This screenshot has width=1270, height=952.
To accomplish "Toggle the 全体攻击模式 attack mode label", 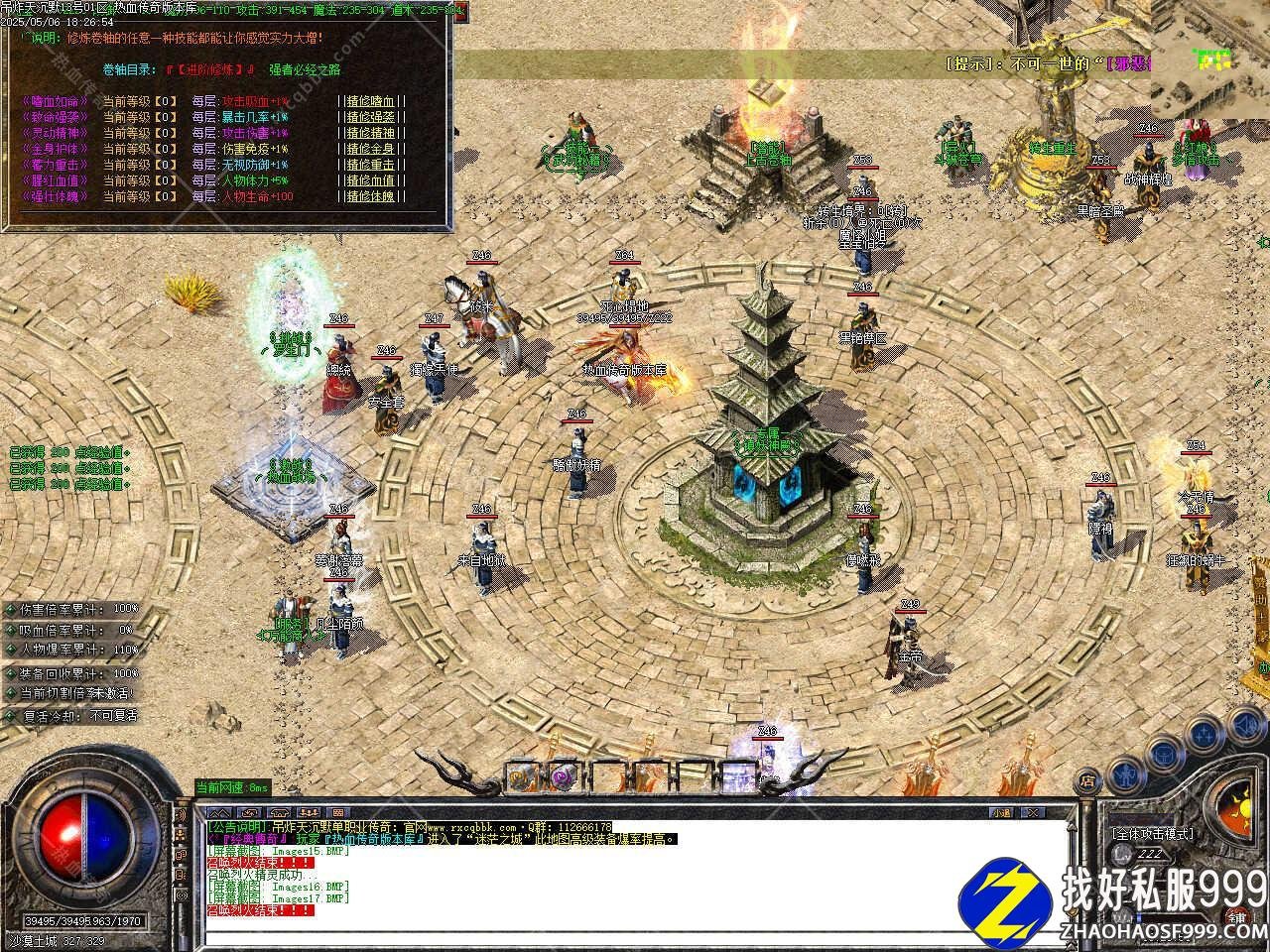I will pos(1152,834).
